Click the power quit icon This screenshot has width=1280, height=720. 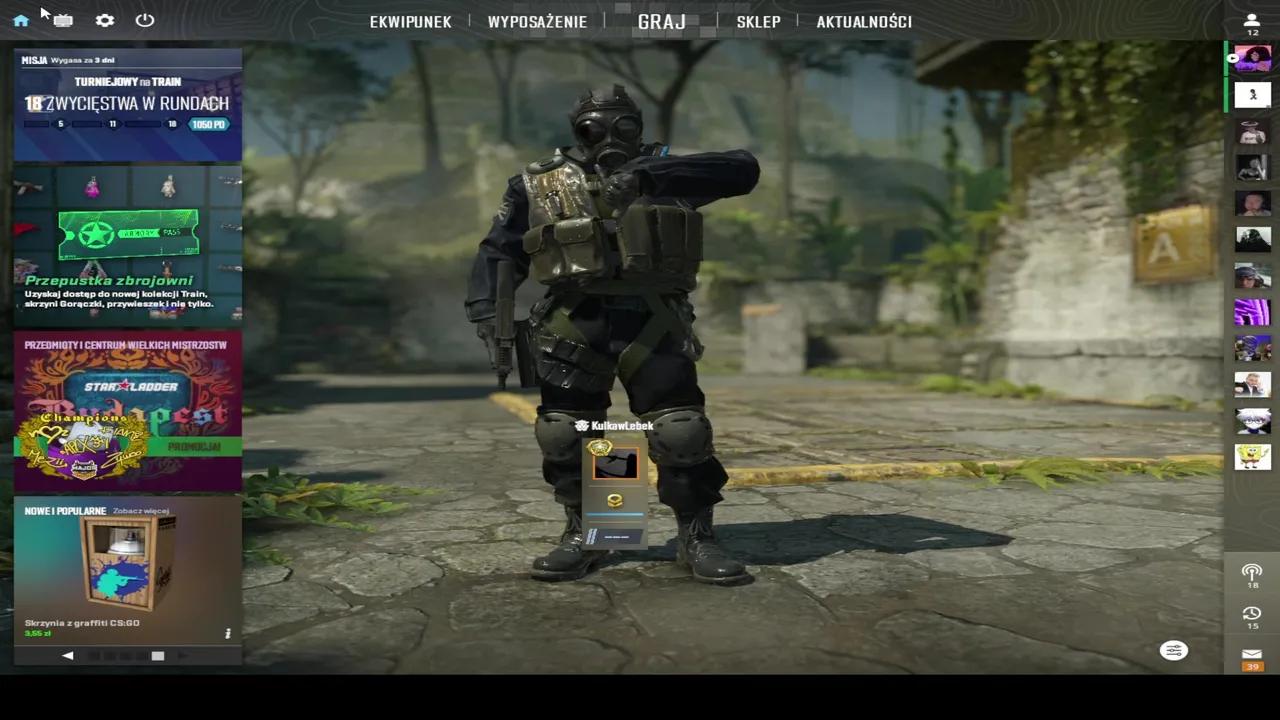point(144,20)
